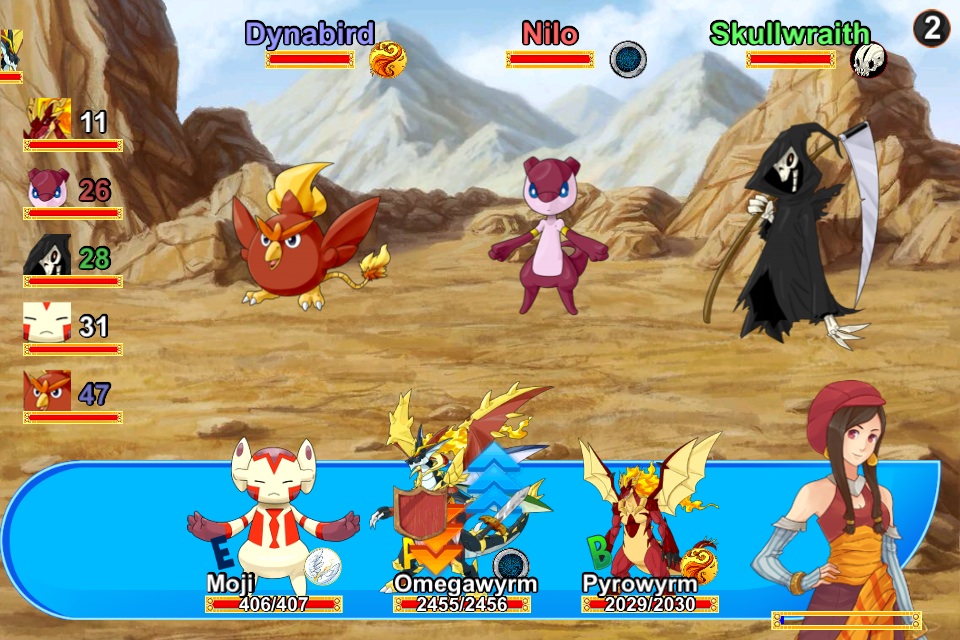The height and width of the screenshot is (640, 960).
Task: Click the wind element icon on Moji
Action: 323,566
